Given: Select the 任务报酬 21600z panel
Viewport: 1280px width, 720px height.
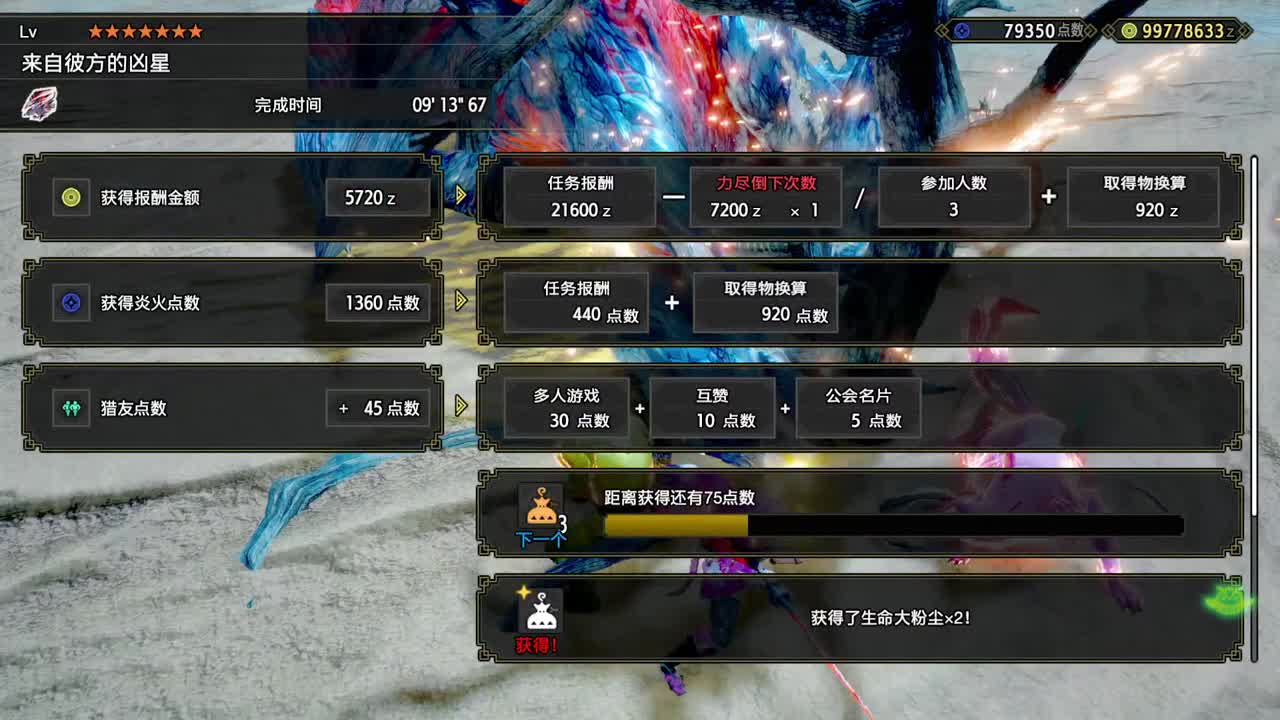Looking at the screenshot, I should [578, 197].
